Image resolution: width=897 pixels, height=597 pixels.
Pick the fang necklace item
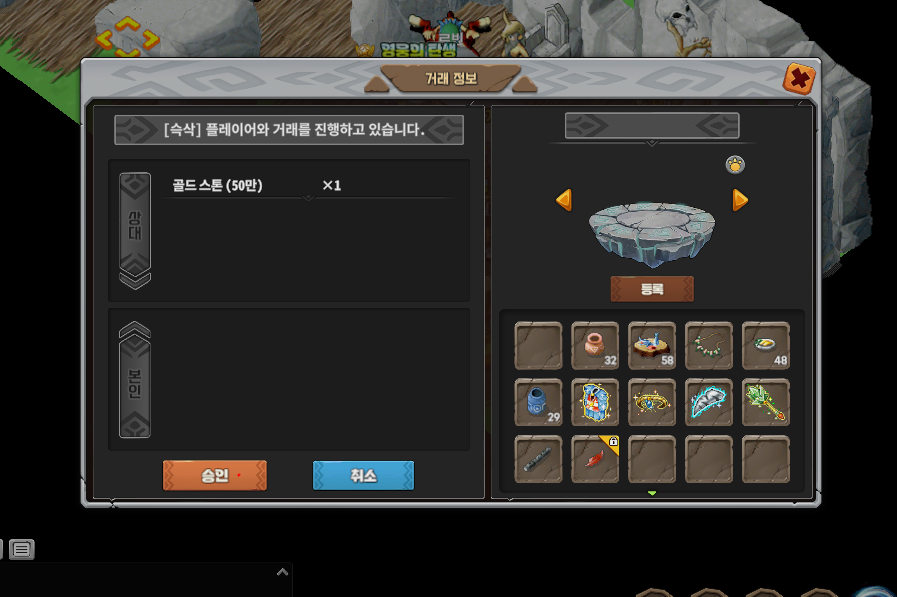[709, 346]
